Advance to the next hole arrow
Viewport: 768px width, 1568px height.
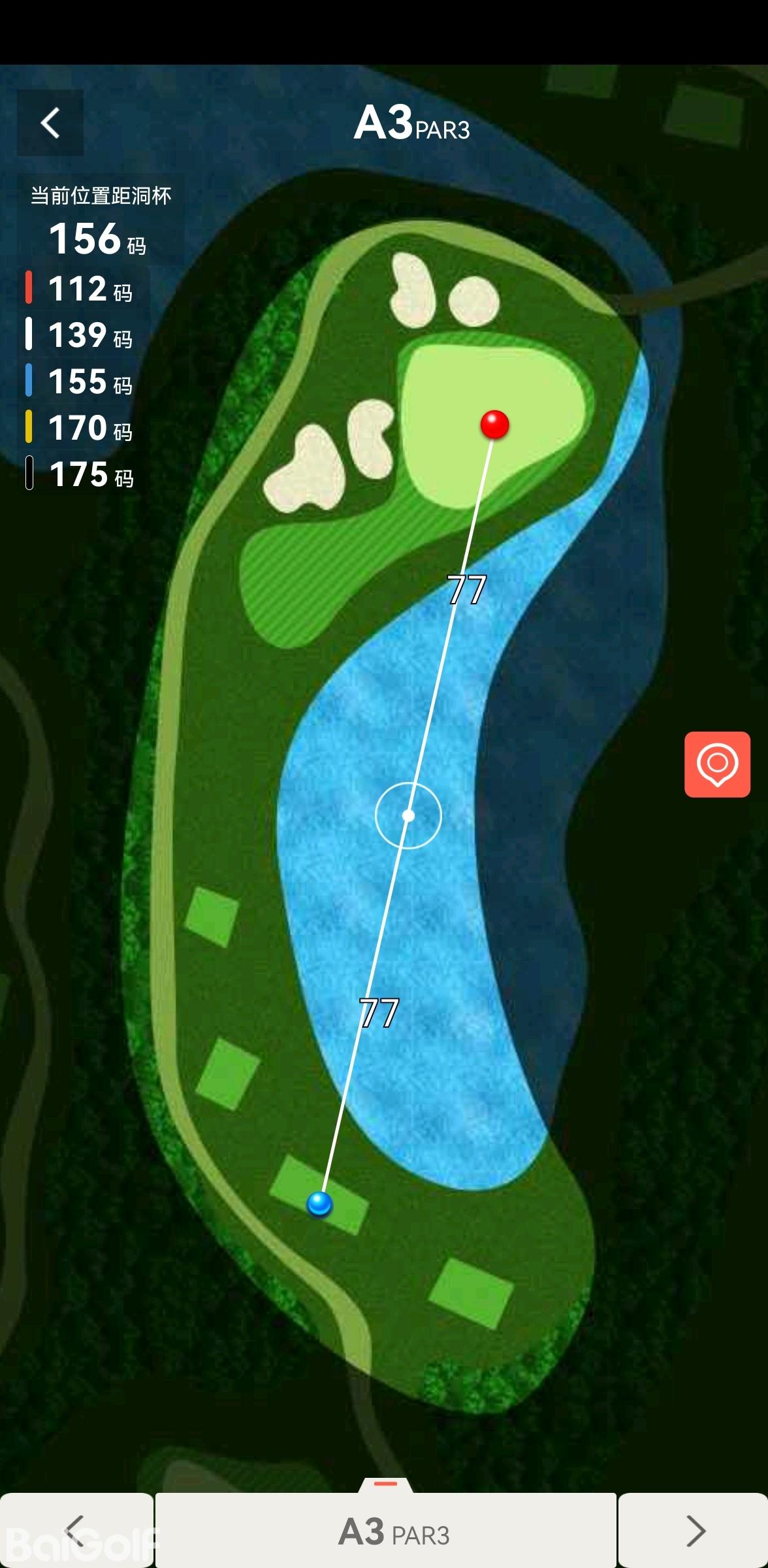695,1530
